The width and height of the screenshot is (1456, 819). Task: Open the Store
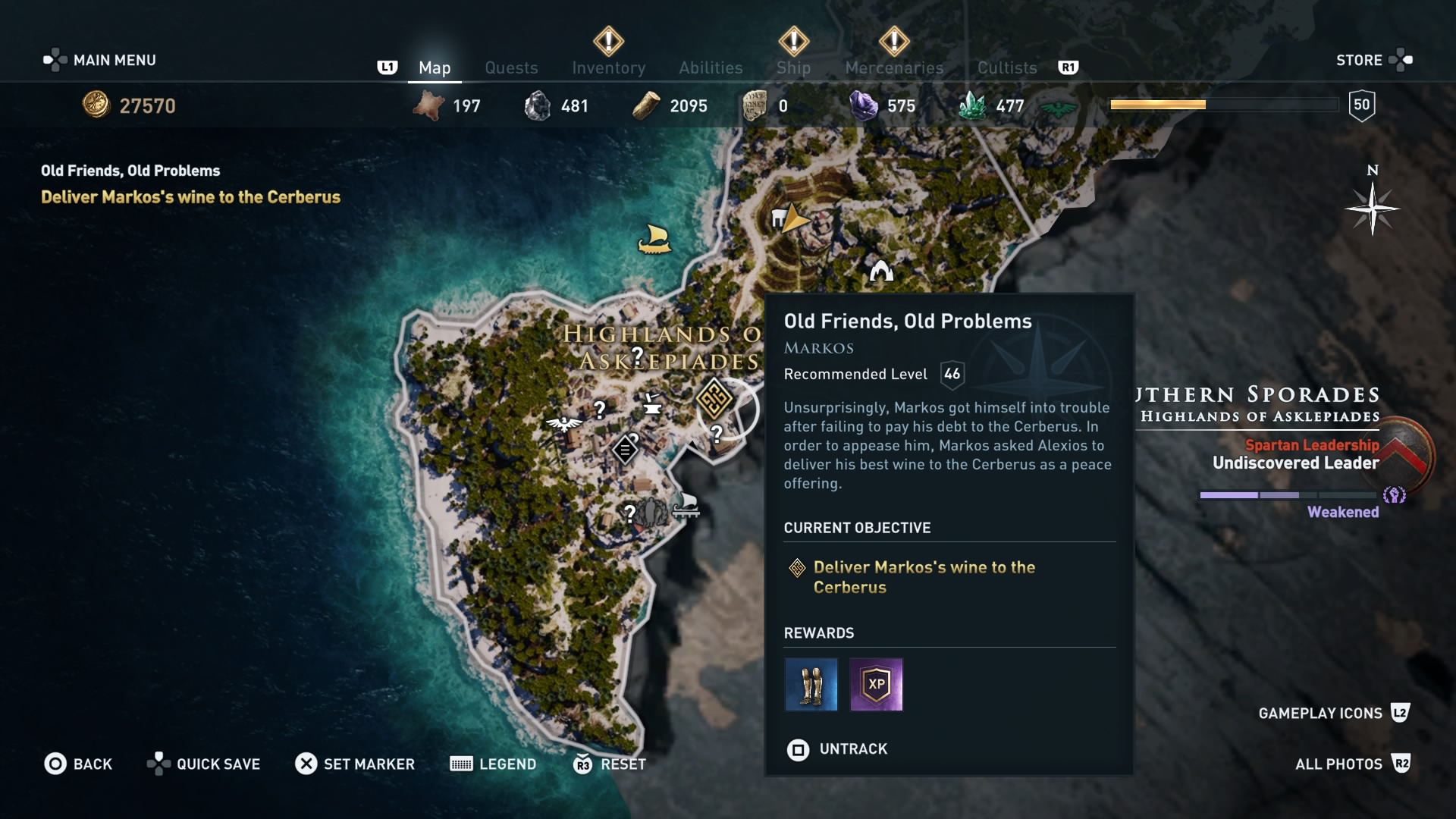tap(1359, 60)
